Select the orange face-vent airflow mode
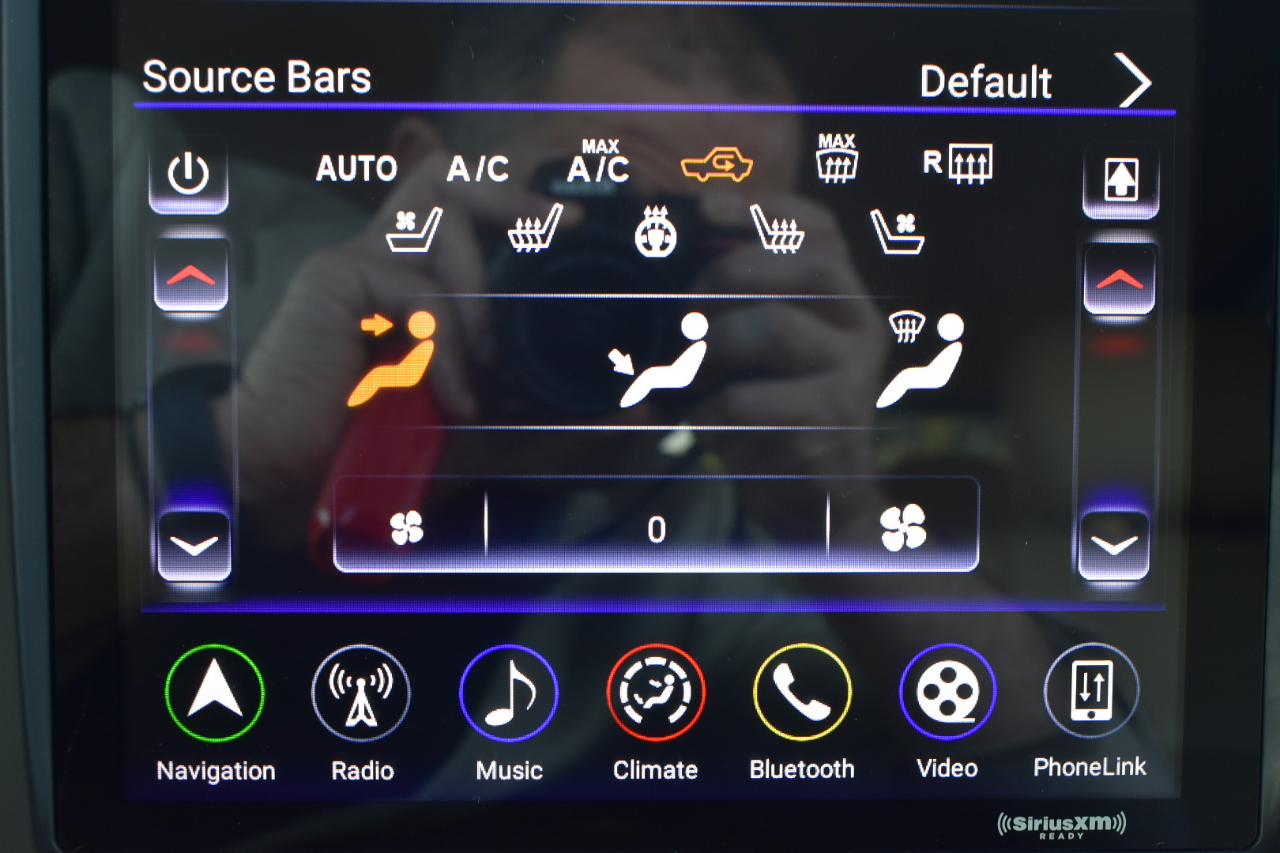The image size is (1280, 853). point(397,357)
